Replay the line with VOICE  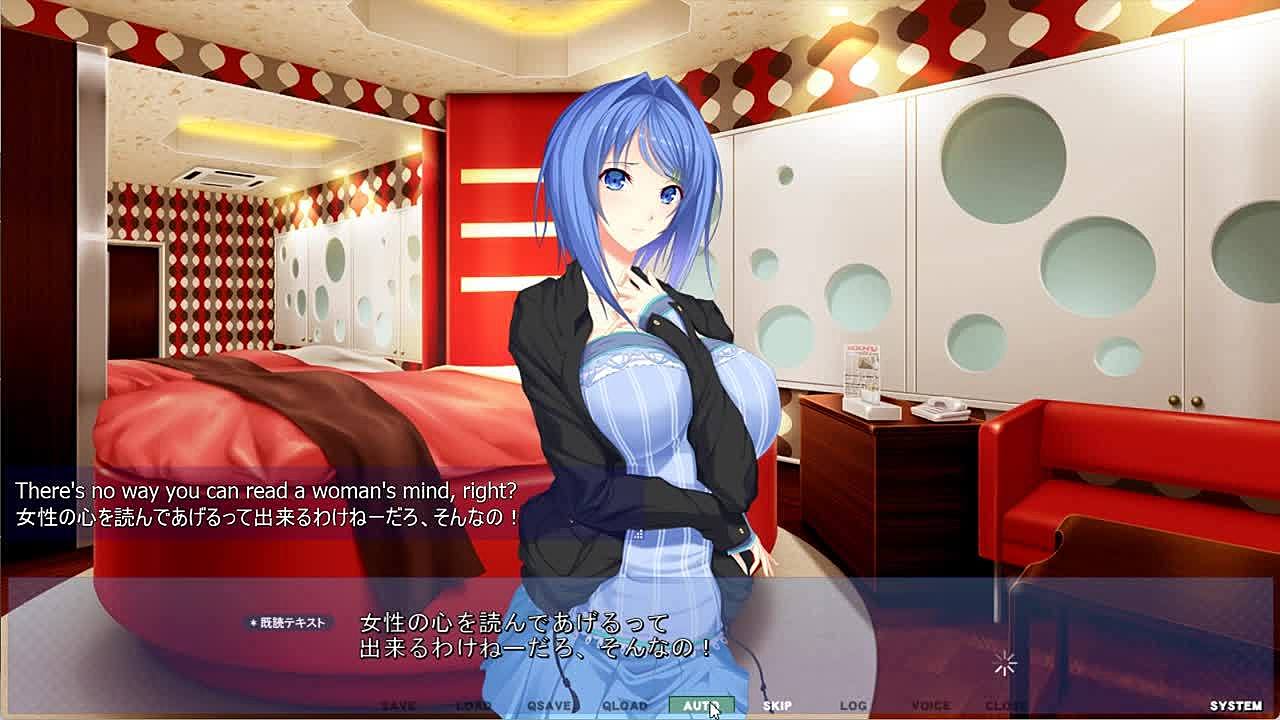pos(930,706)
